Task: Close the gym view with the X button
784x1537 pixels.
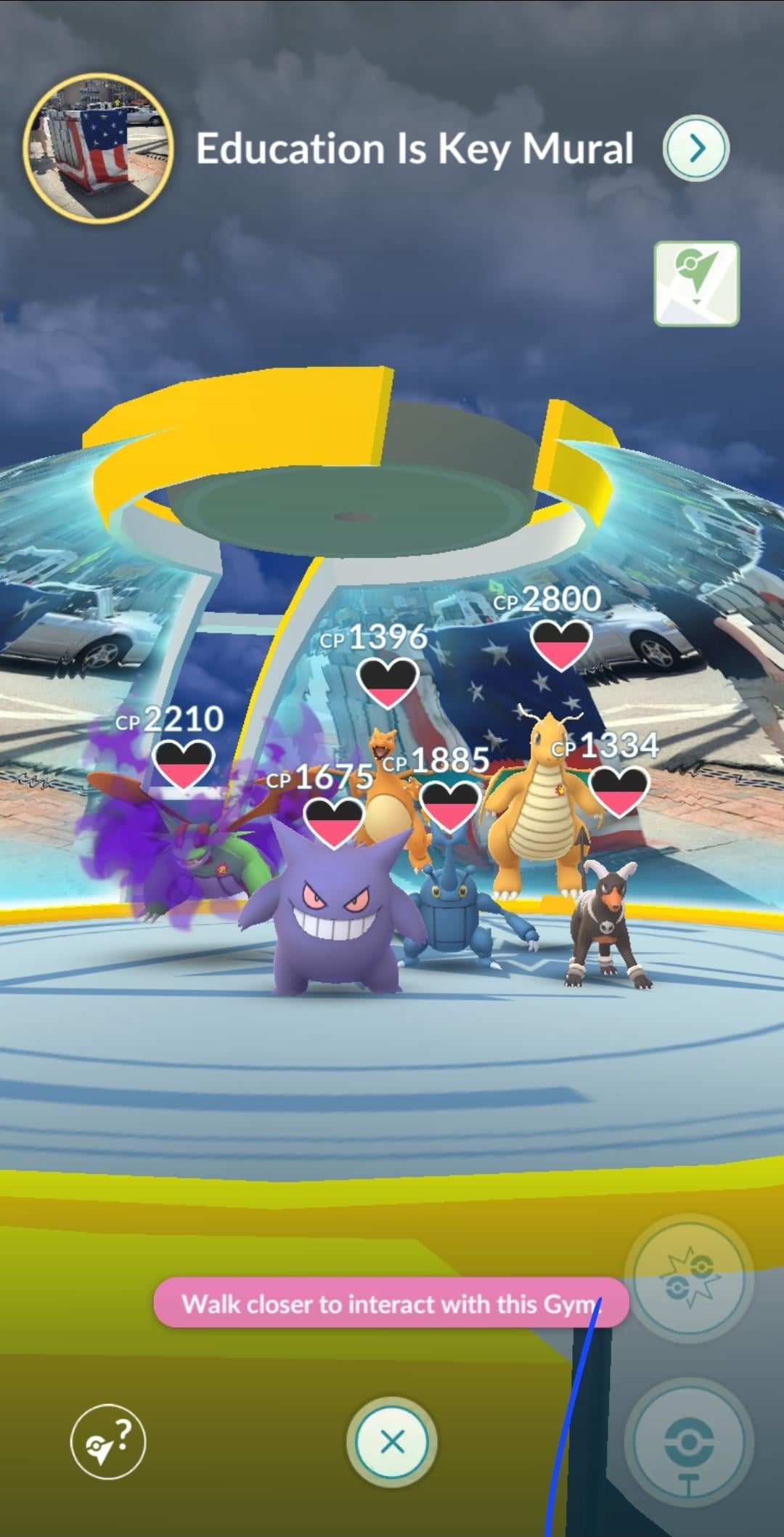Action: (392, 1442)
